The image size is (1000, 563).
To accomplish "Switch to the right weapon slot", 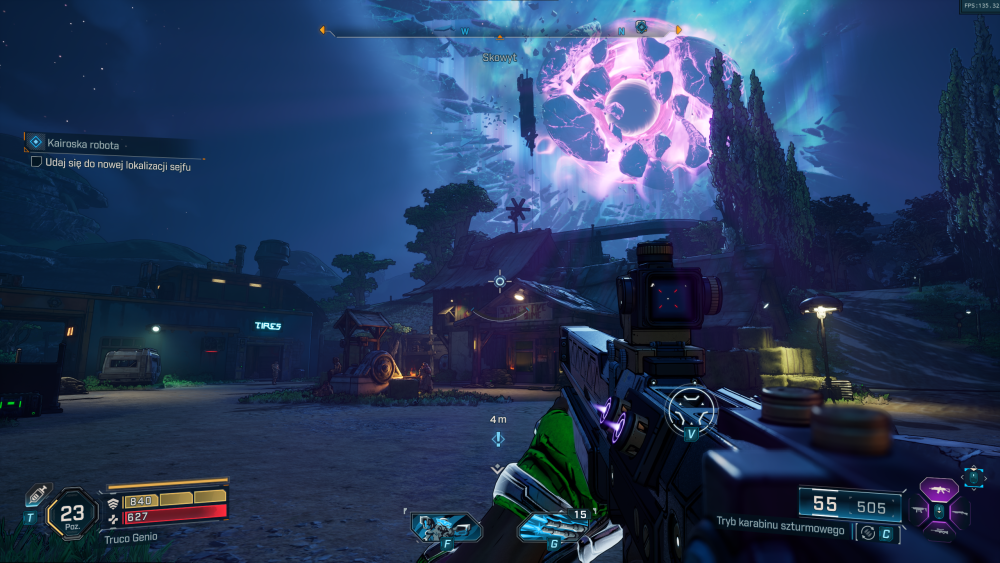I will click(961, 513).
